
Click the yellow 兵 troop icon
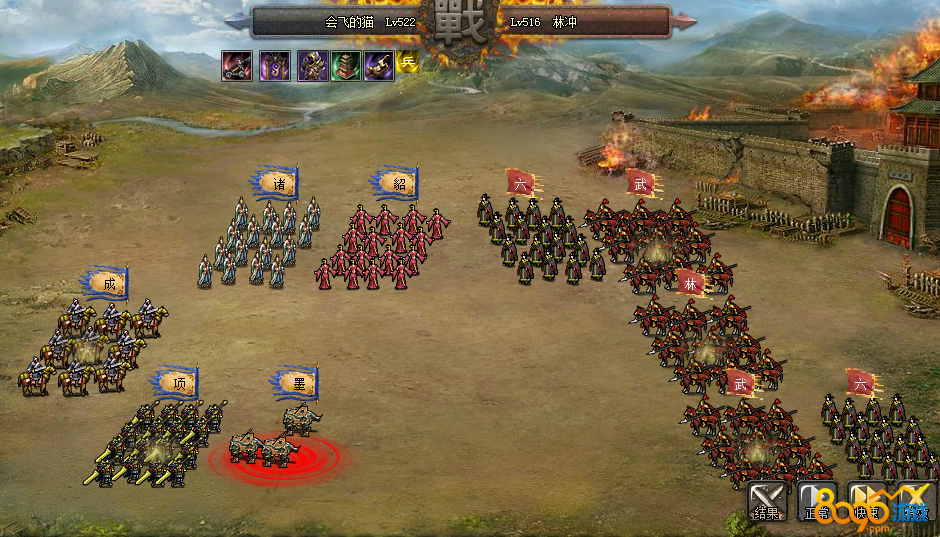(407, 62)
